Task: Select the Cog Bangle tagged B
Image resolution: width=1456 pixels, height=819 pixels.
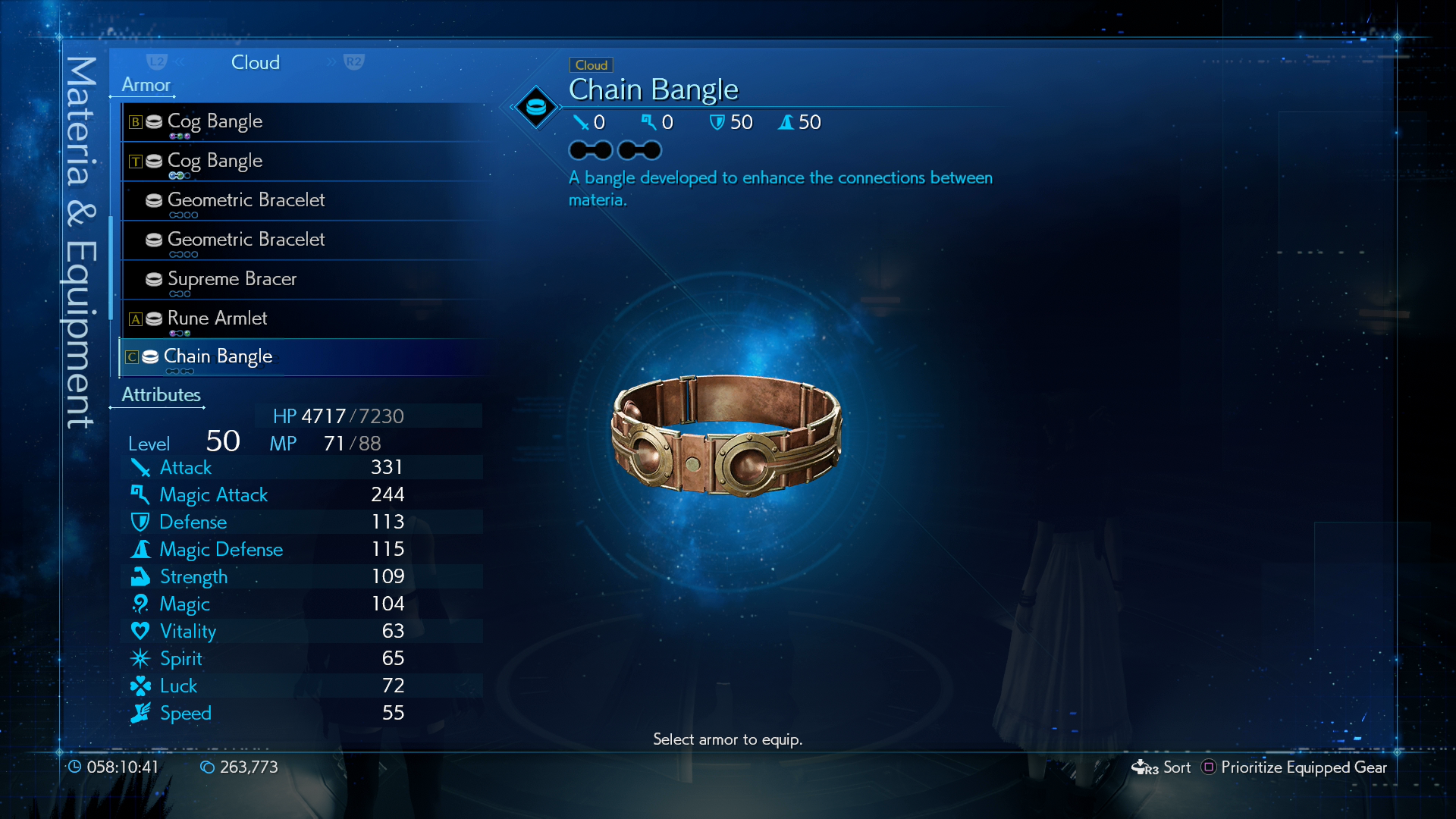Action: click(x=215, y=121)
